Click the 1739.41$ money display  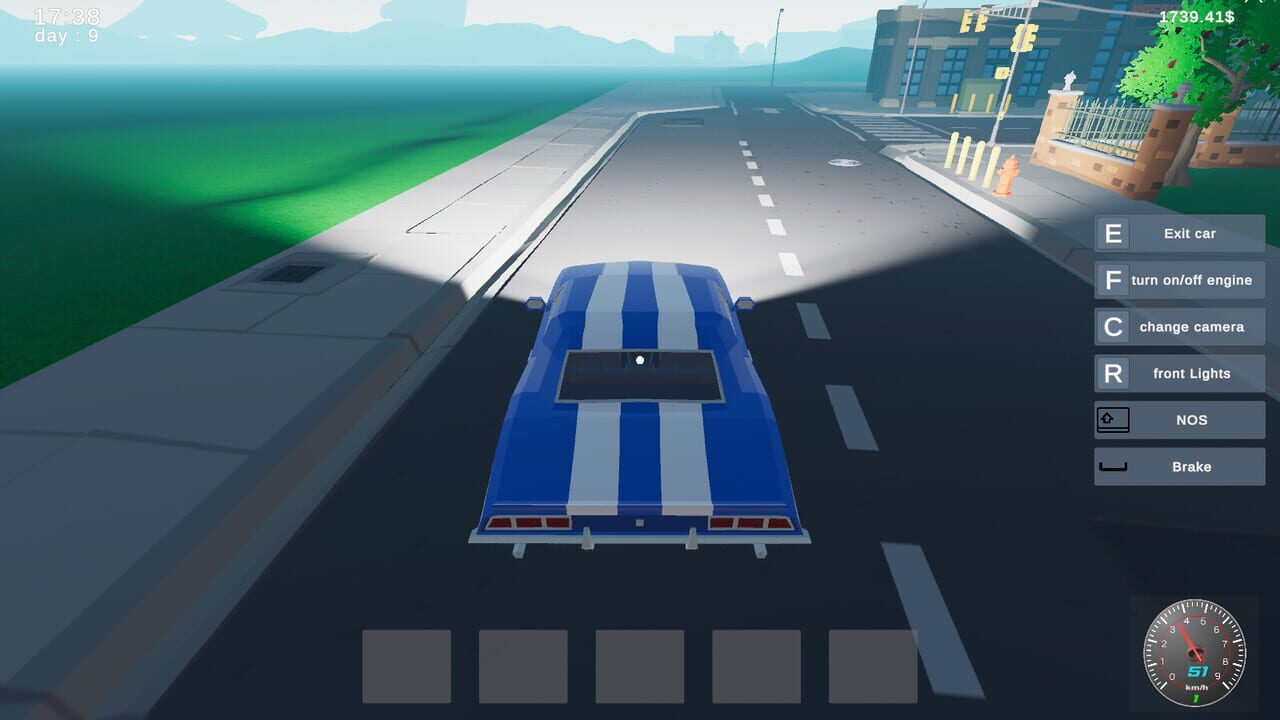(1198, 17)
